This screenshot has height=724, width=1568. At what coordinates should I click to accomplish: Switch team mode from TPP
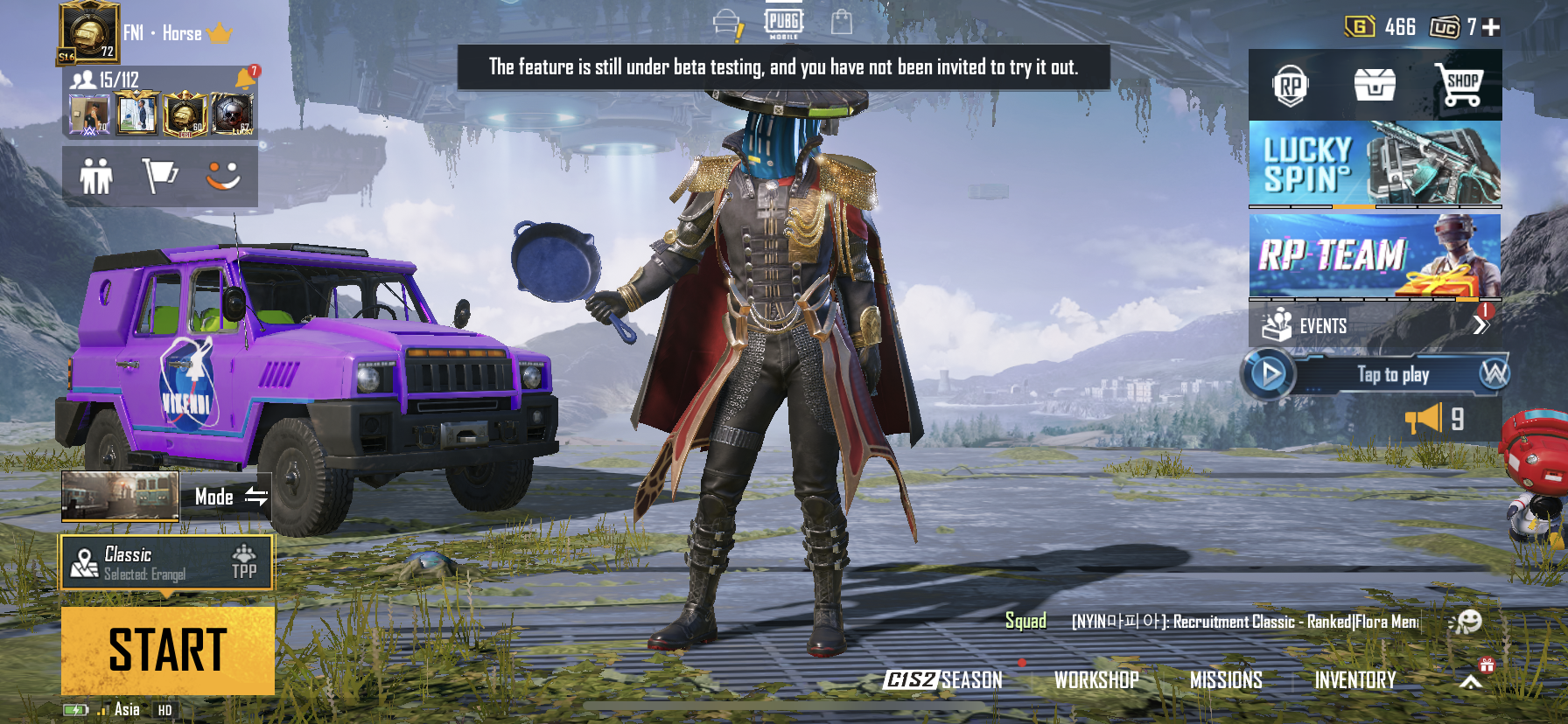click(244, 565)
